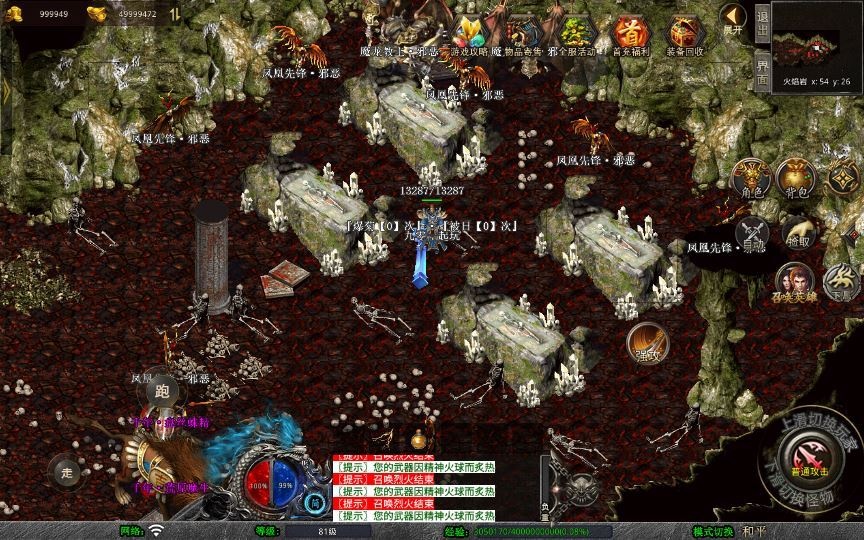Toggle 自动 auto-combat crossed swords button
Viewport: 864px width, 540px height.
[752, 234]
